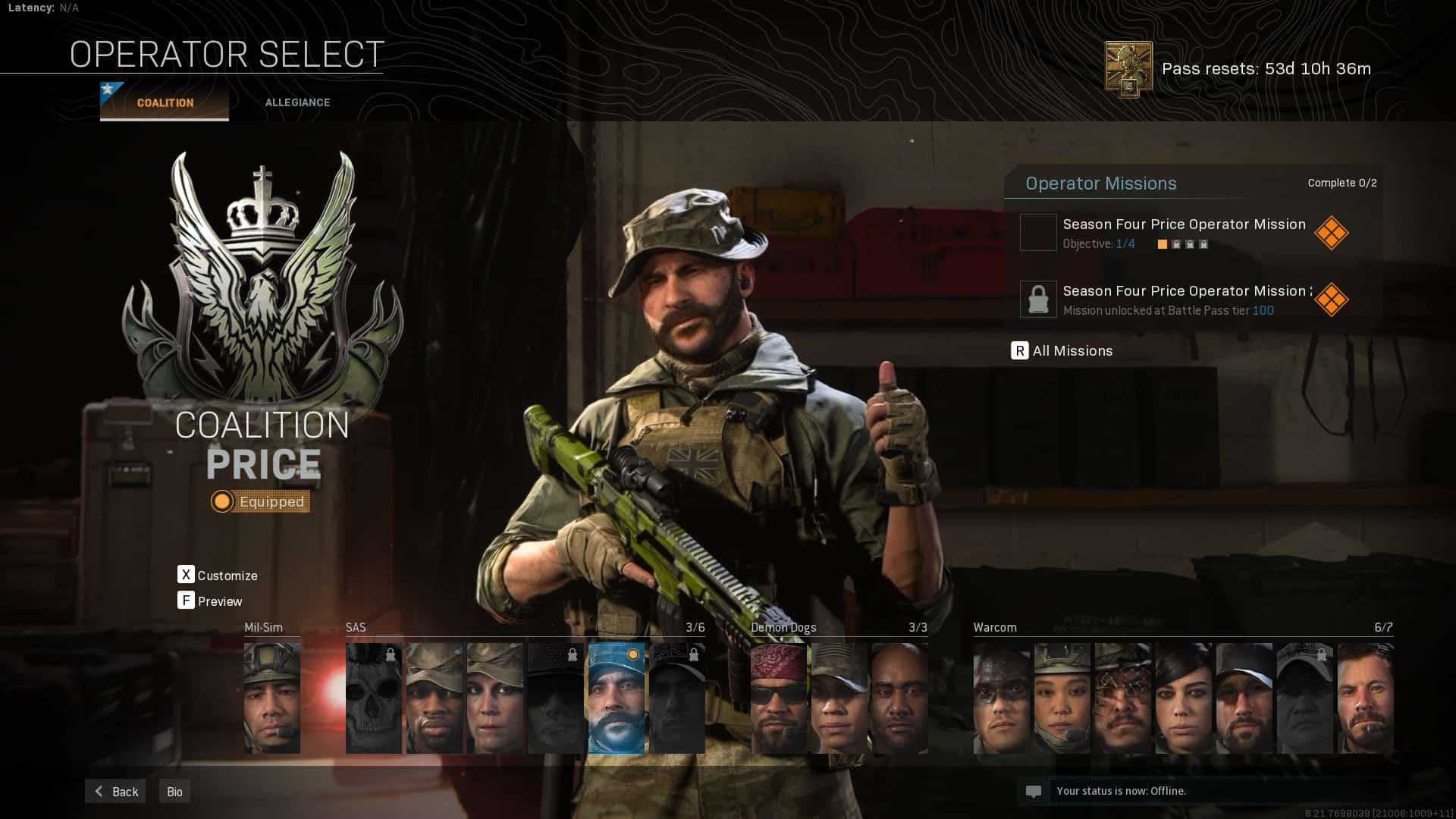Click the star icon on the Coalition tab
Viewport: 1456px width, 819px height.
pos(108,89)
